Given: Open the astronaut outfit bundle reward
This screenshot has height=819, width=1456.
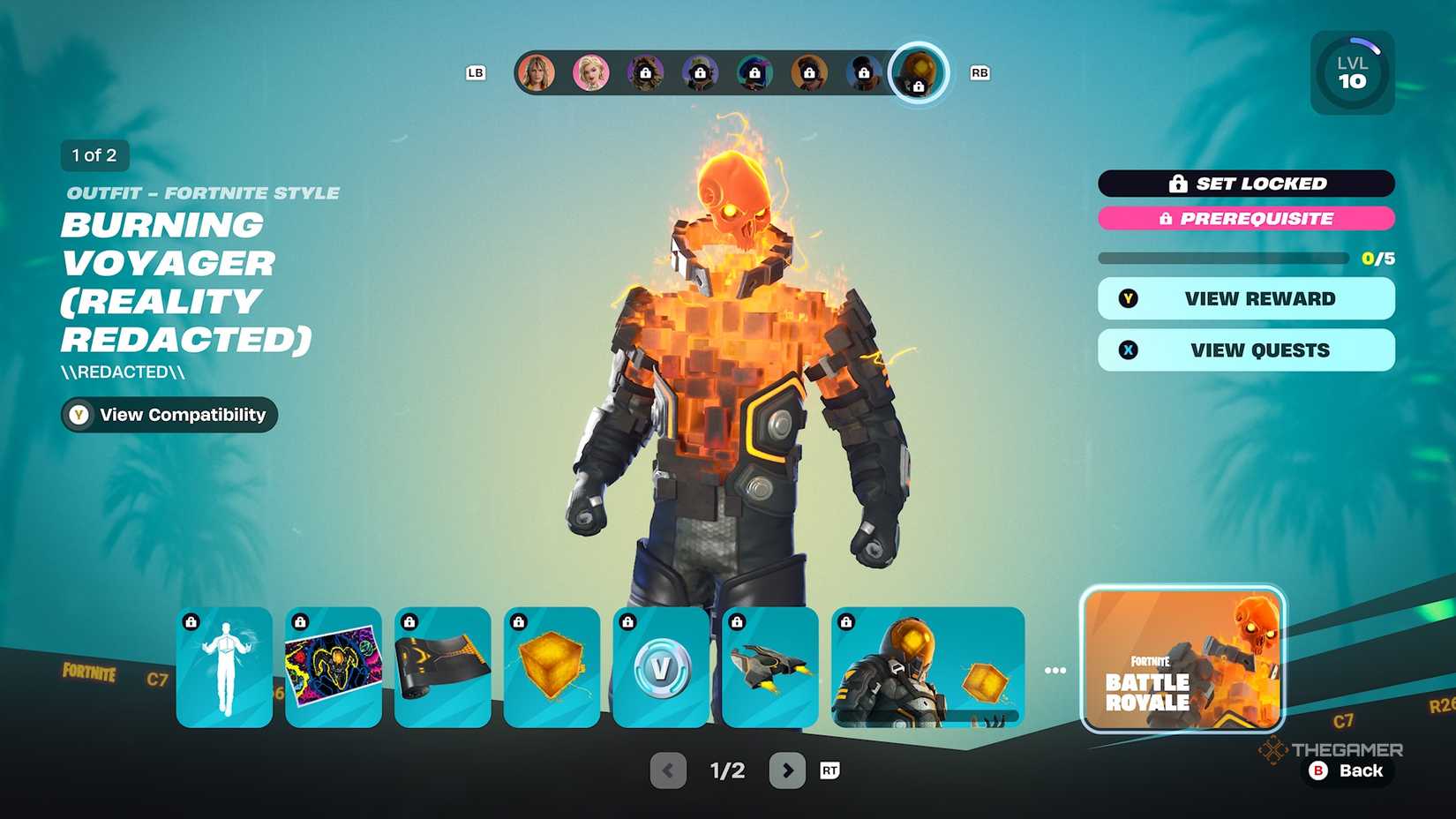Looking at the screenshot, I should [918, 668].
